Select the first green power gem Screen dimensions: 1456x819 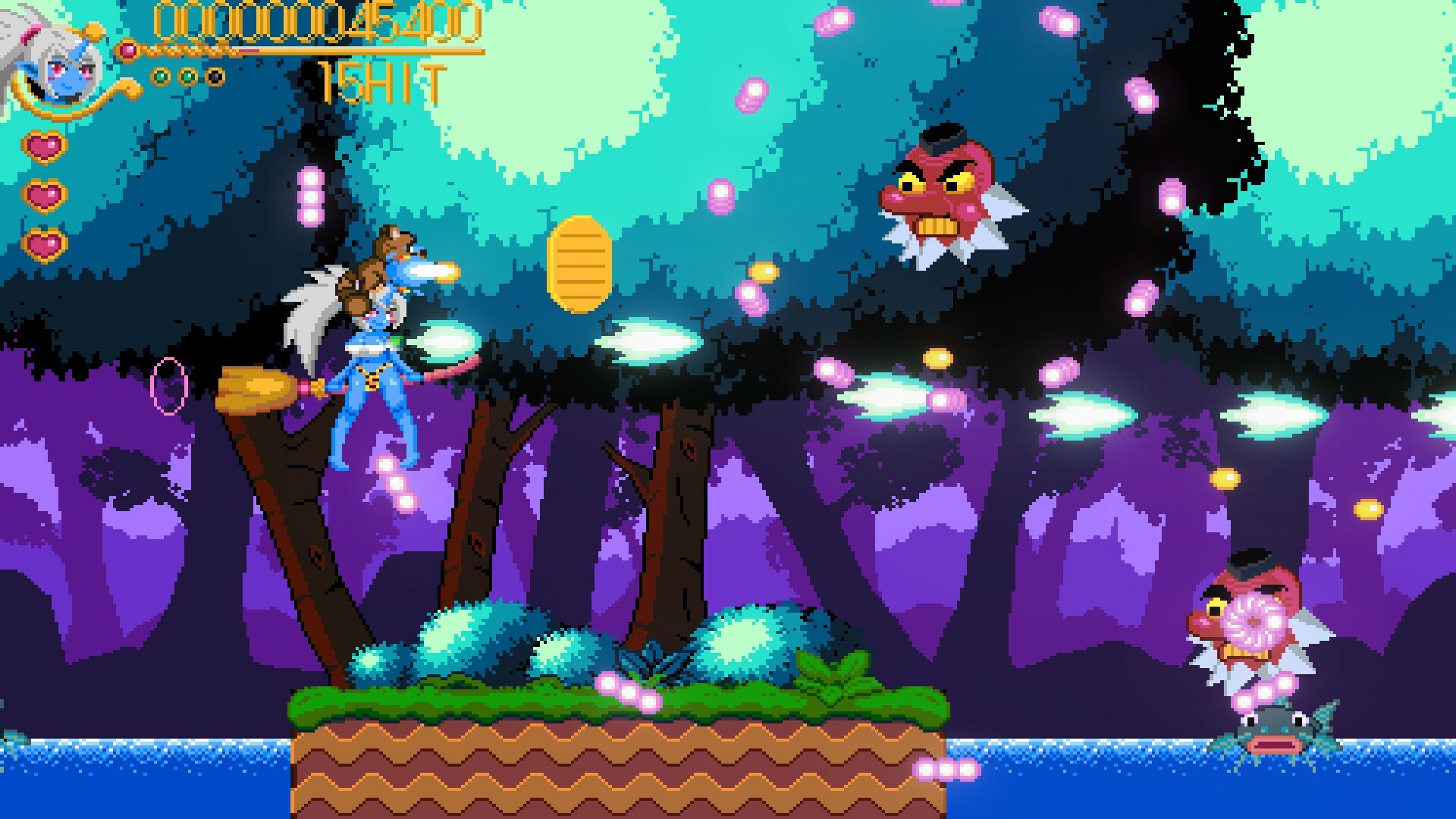(x=162, y=76)
